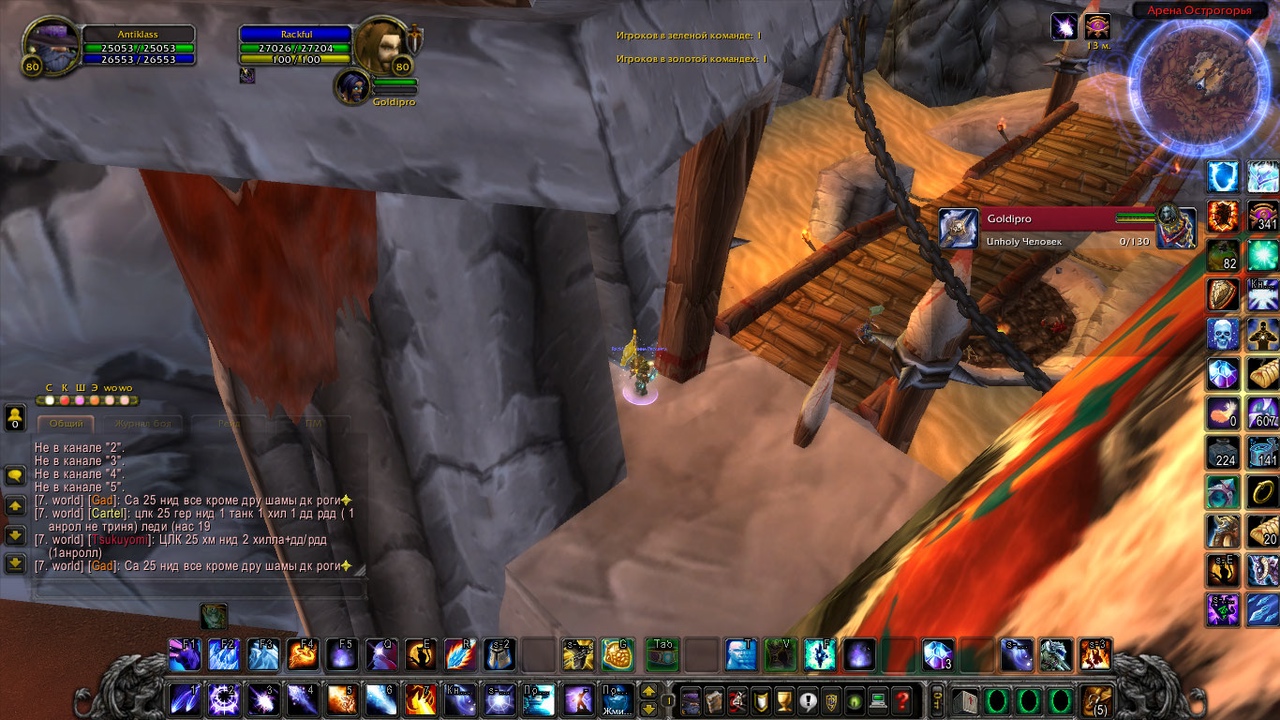Use the ability bound to the G key

click(617, 654)
